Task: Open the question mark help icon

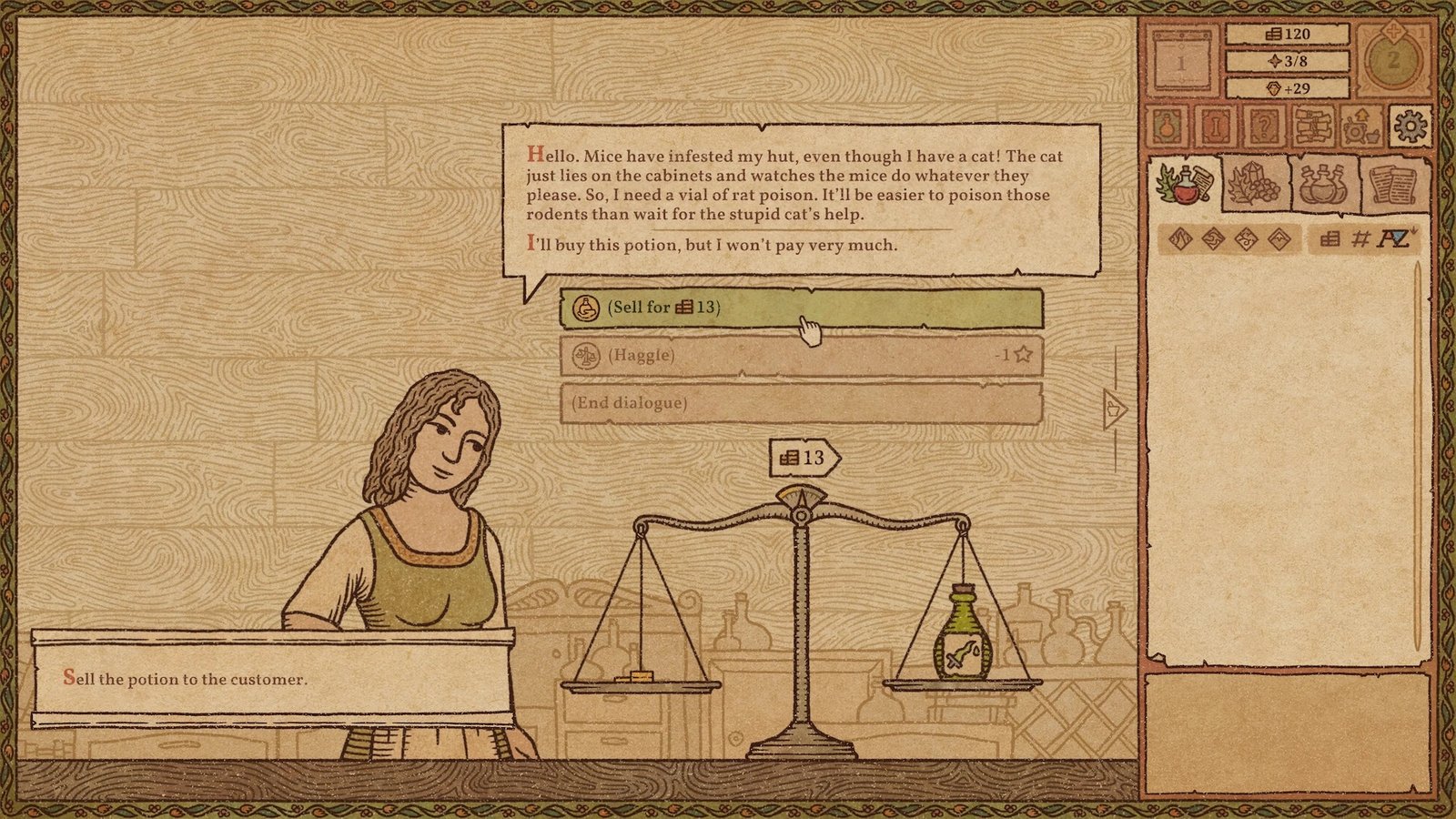Action: tap(1267, 126)
